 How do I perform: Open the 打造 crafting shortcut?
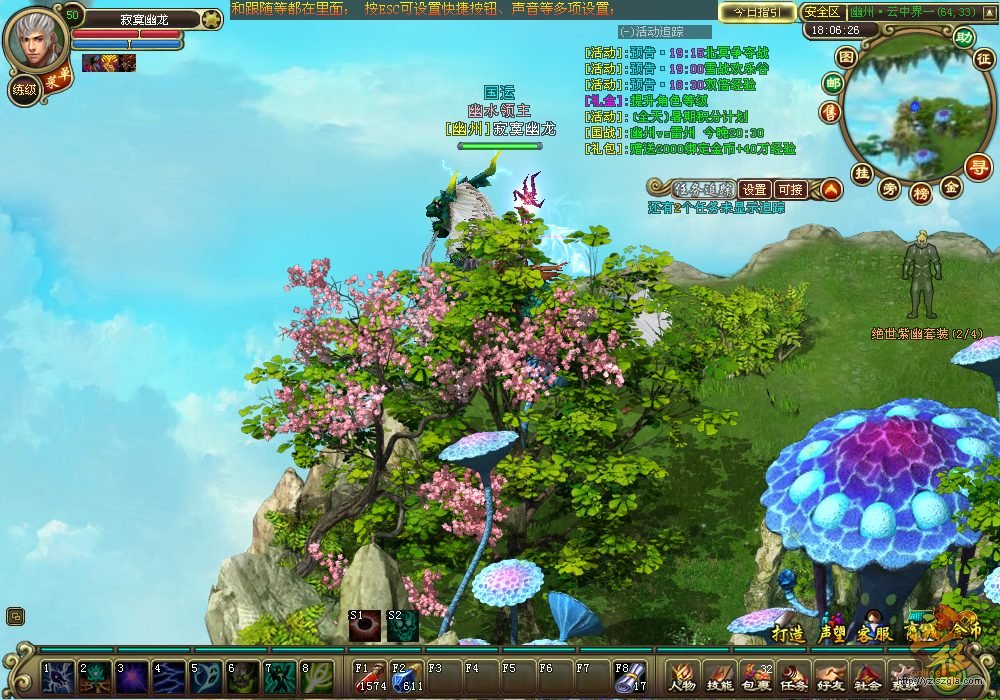788,633
